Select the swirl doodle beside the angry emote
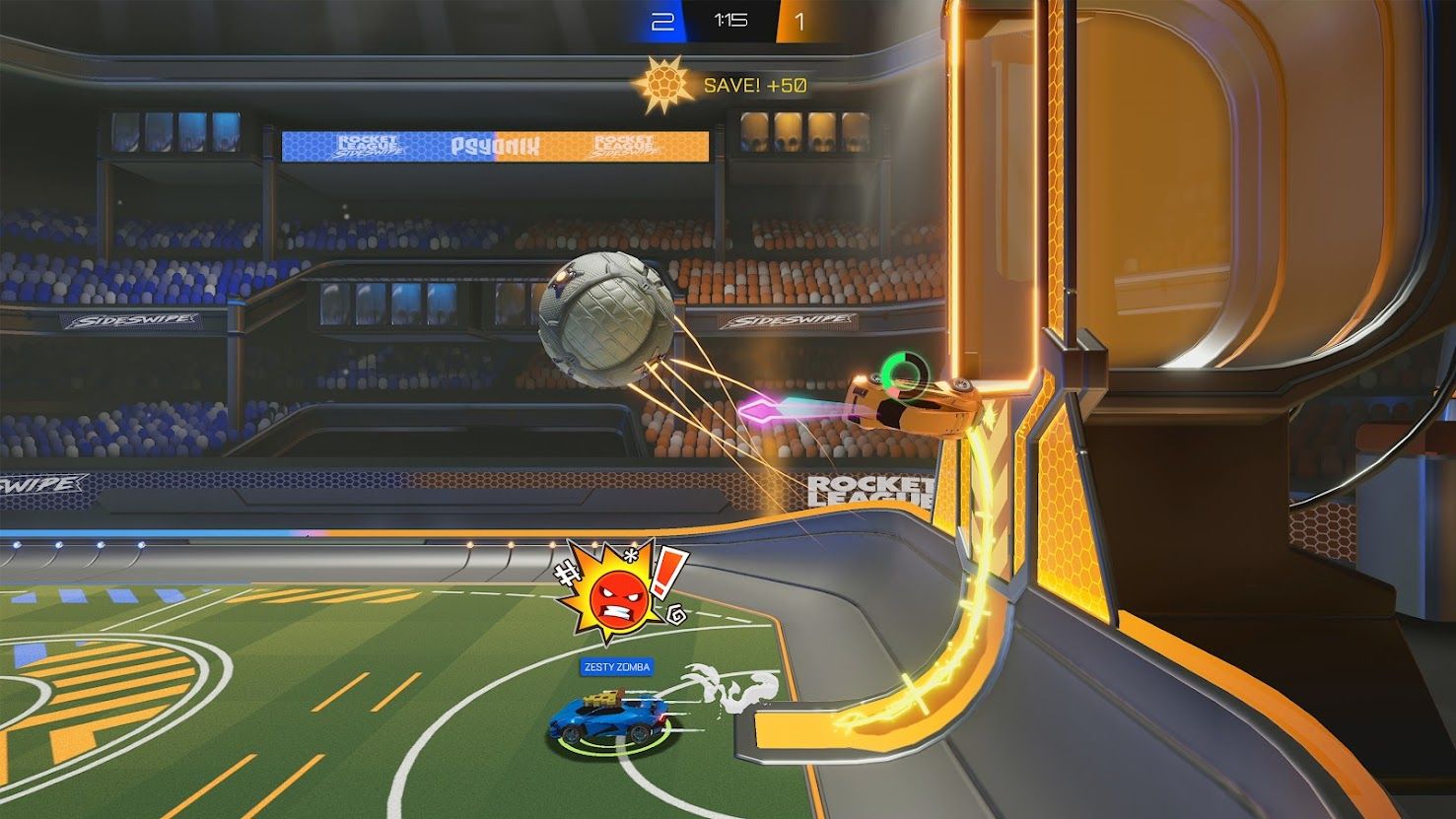Viewport: 1456px width, 819px height. click(x=678, y=614)
